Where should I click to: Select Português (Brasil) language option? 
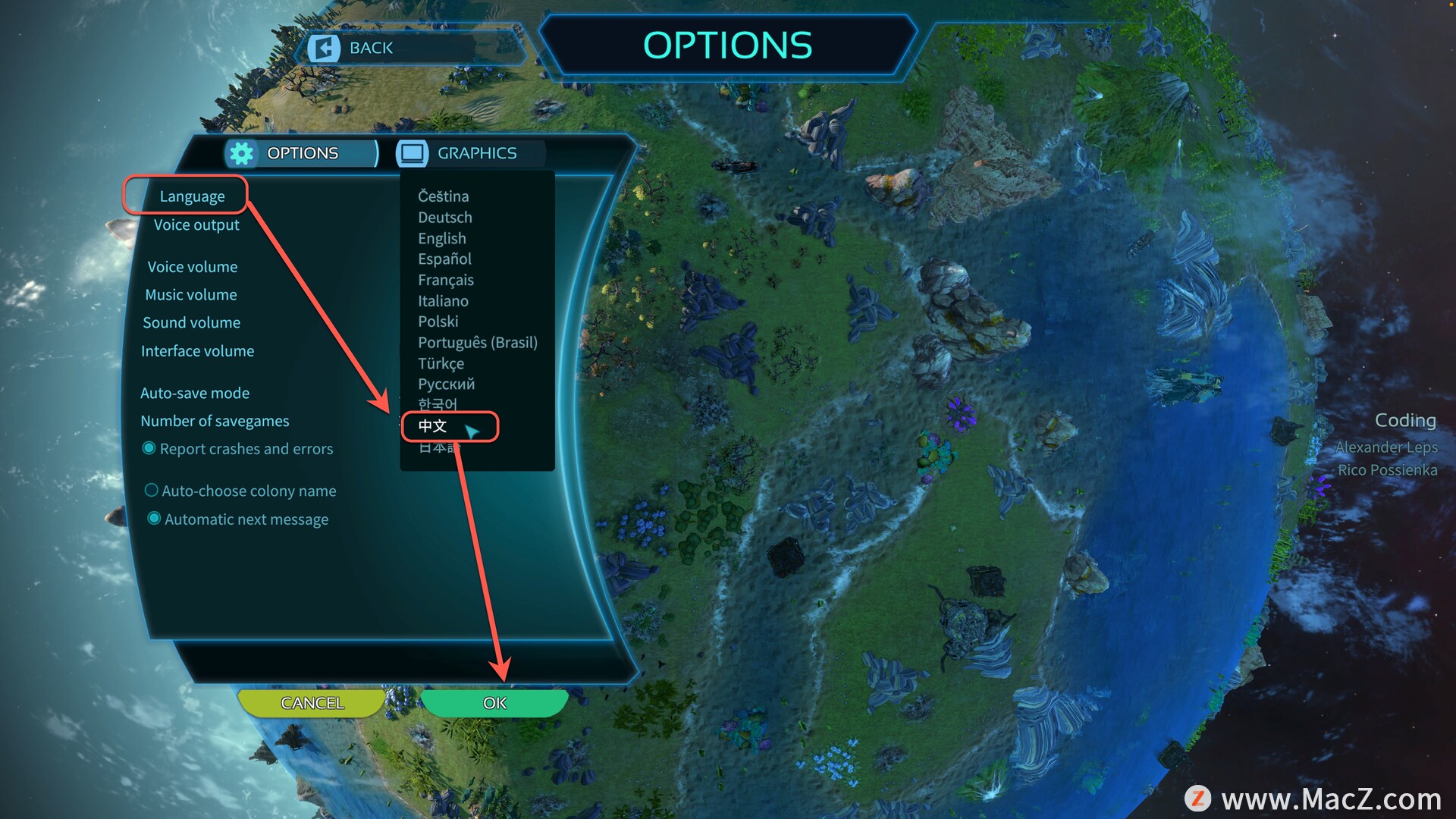coord(478,343)
